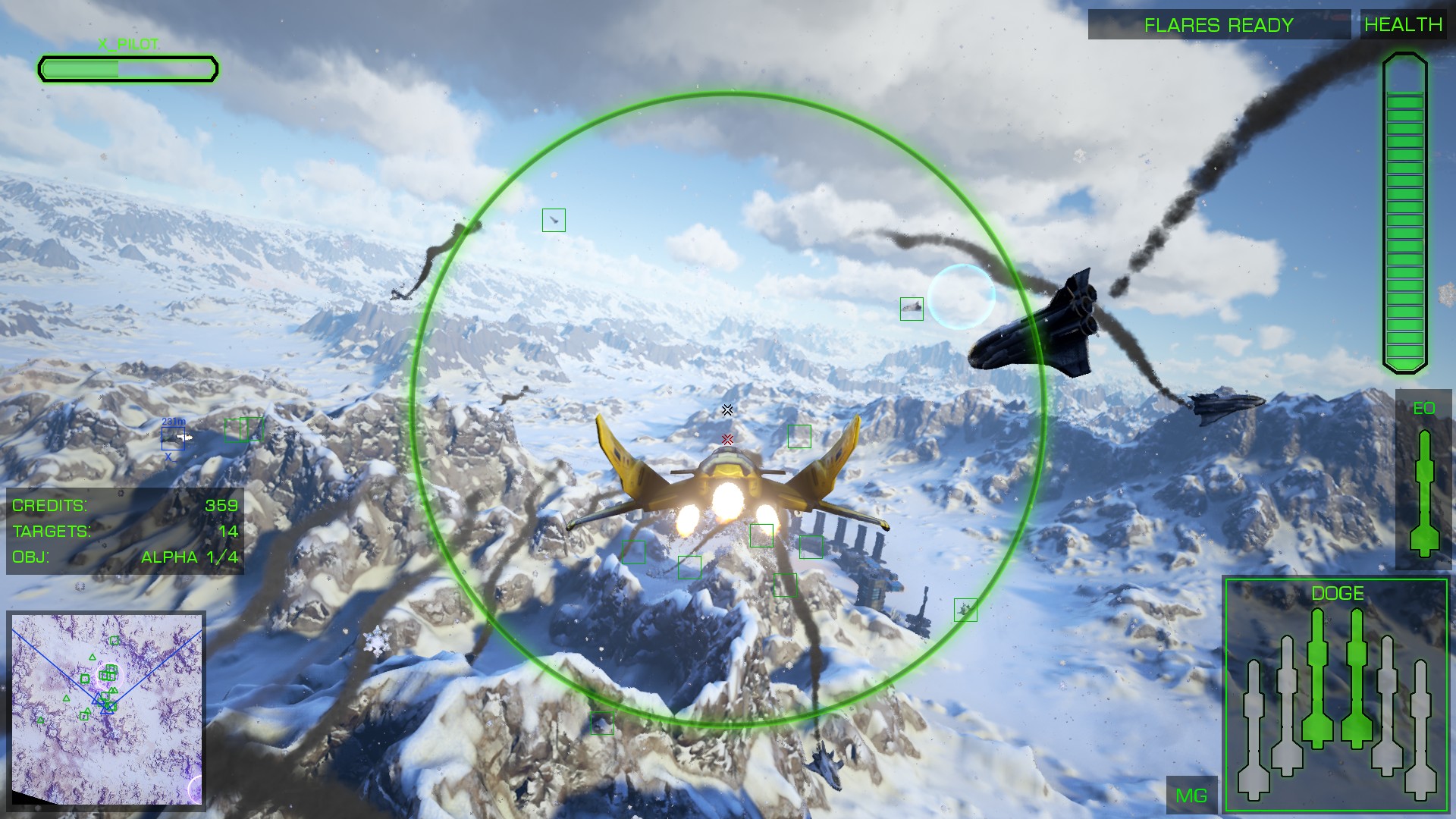Open the EO weapon panel header
The image size is (1456, 819).
pos(1423,408)
